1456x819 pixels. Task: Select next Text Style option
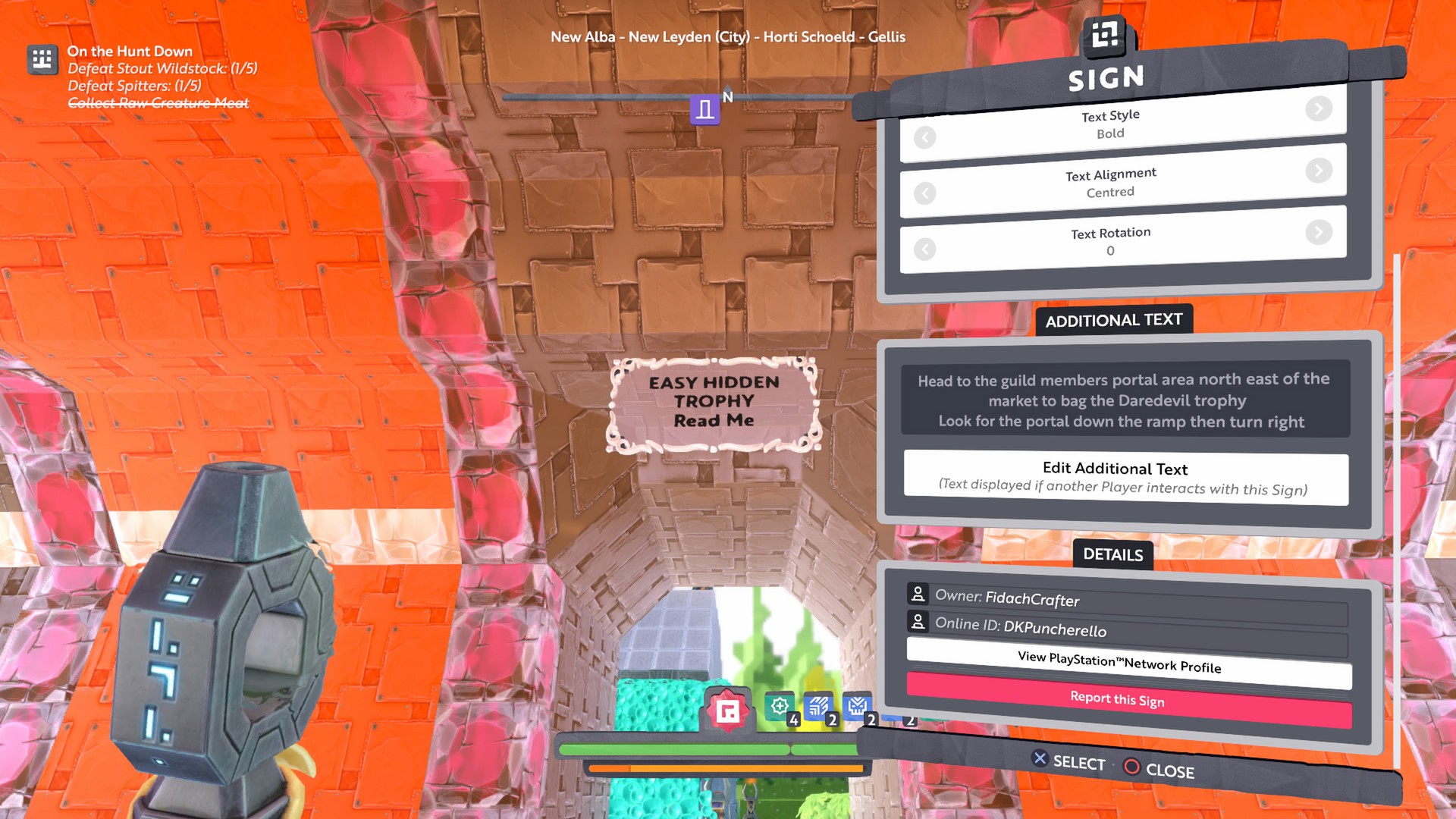click(1319, 109)
